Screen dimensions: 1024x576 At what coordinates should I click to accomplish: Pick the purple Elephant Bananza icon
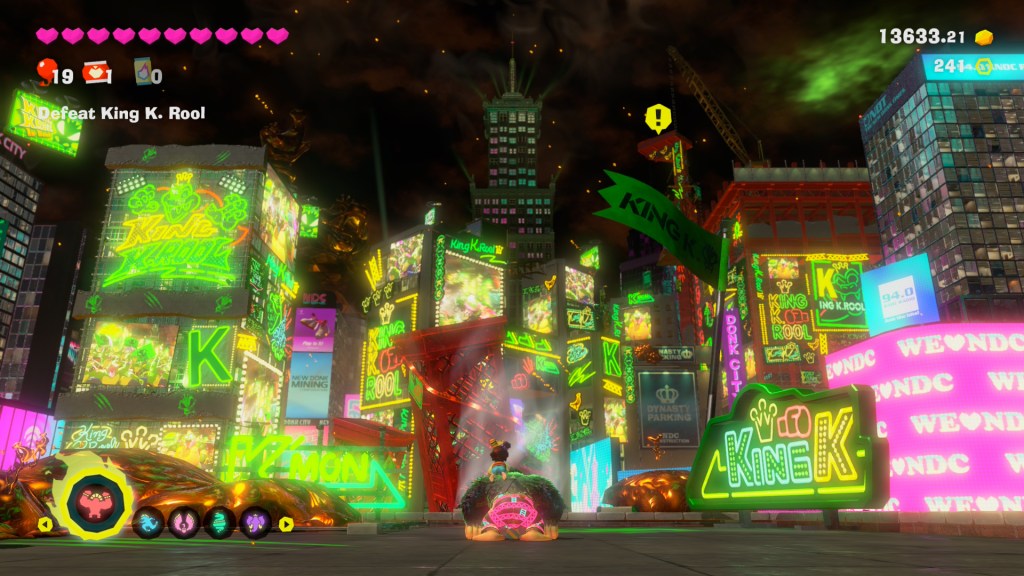click(x=256, y=523)
